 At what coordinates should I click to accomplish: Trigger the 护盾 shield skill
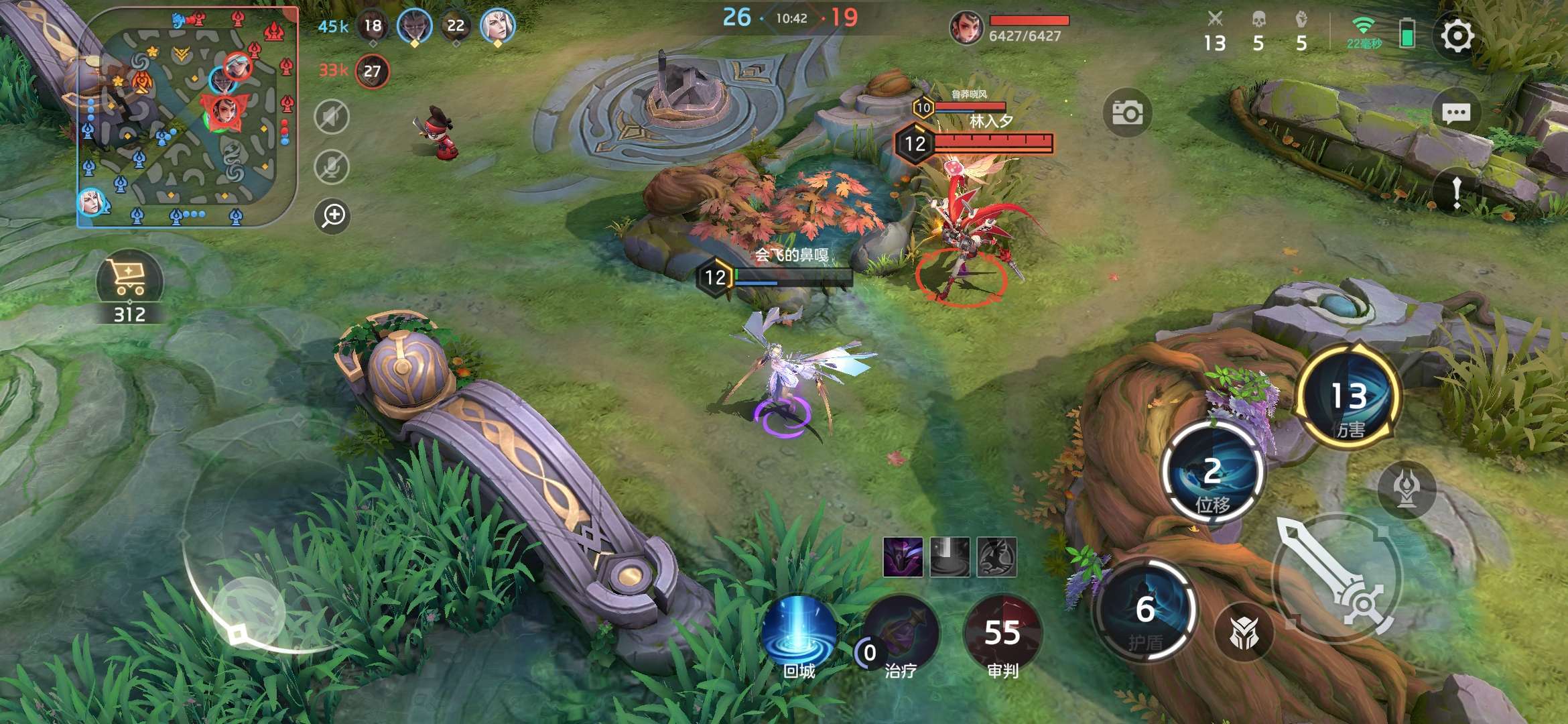pos(1145,610)
